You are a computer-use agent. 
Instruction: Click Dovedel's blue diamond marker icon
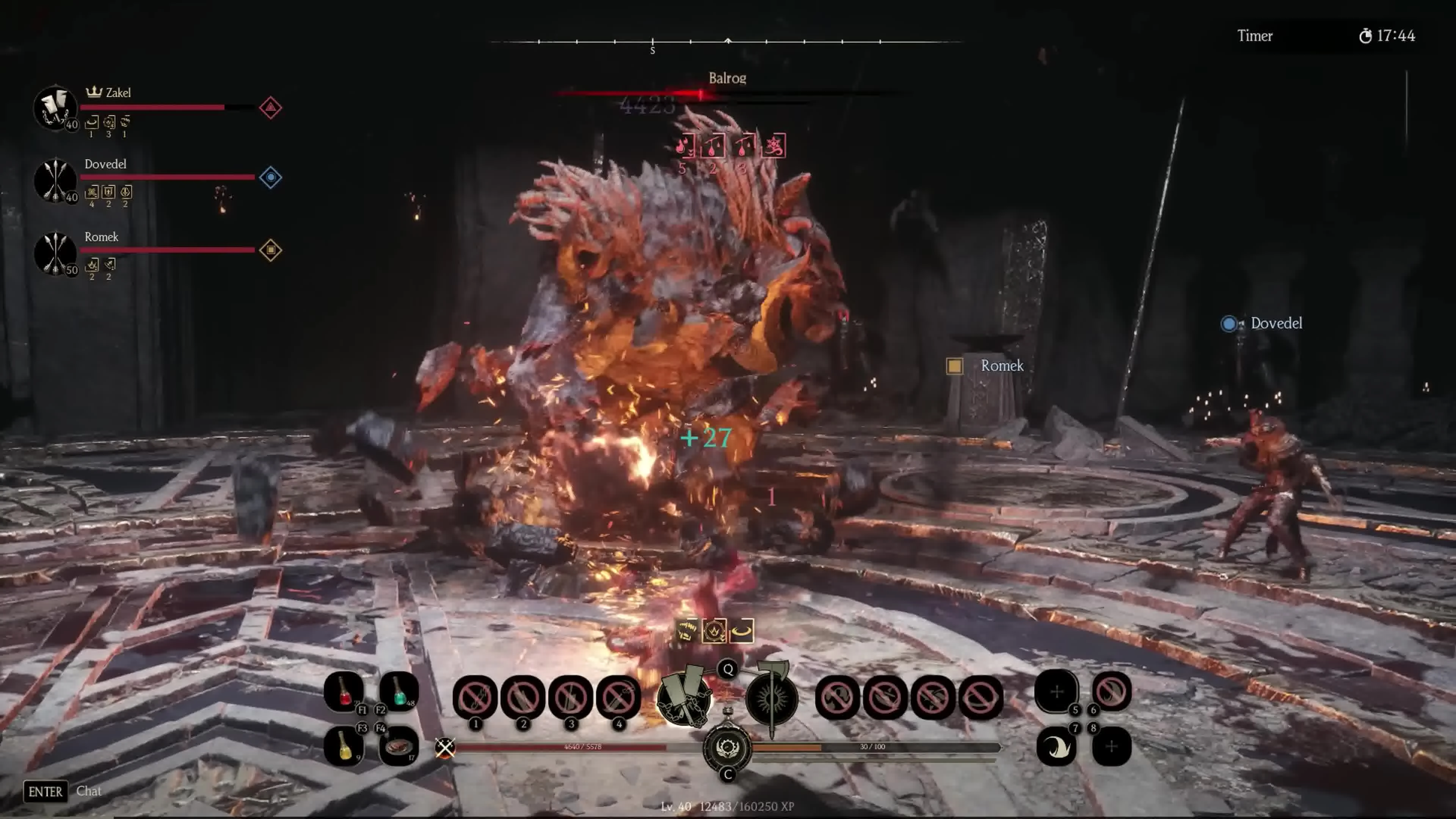pyautogui.click(x=270, y=177)
